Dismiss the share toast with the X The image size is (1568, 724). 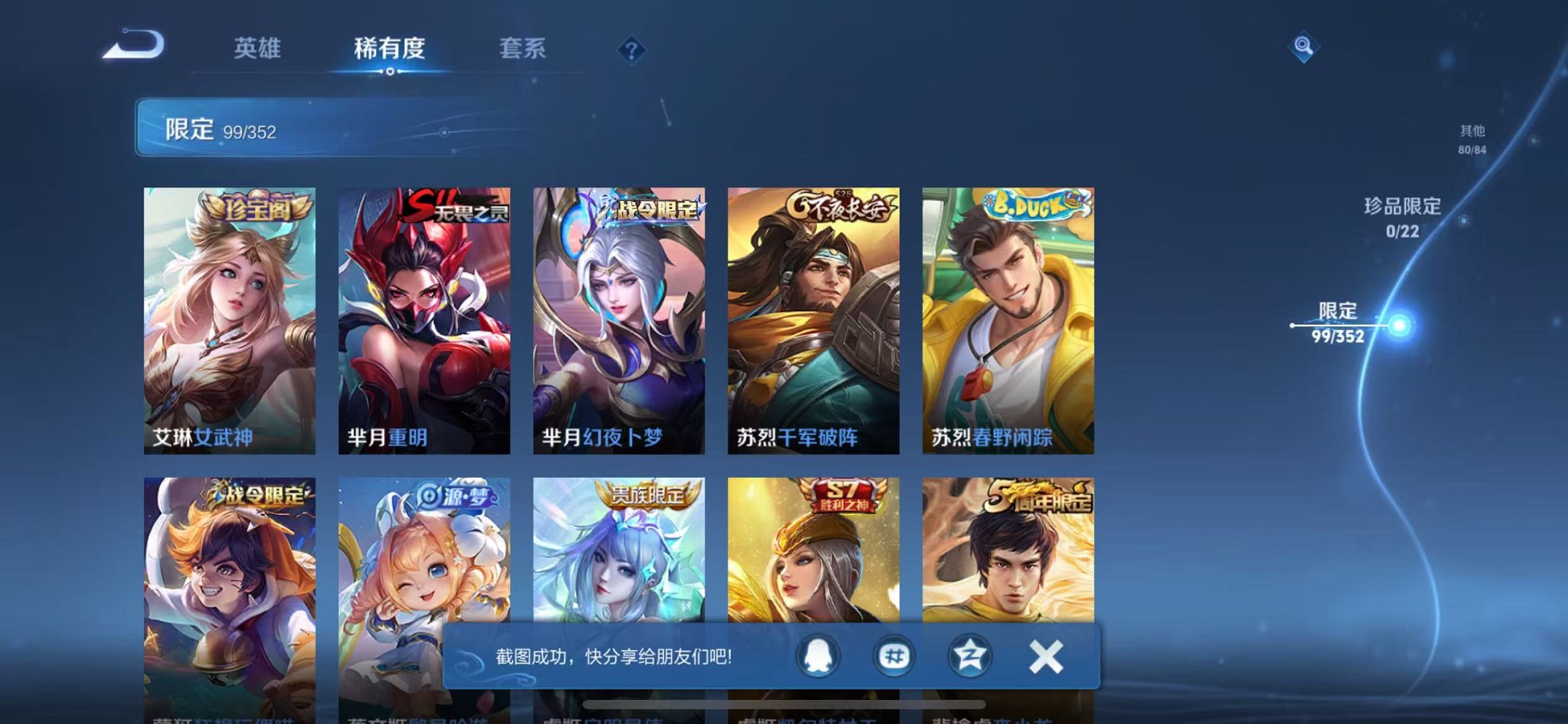[x=1046, y=656]
